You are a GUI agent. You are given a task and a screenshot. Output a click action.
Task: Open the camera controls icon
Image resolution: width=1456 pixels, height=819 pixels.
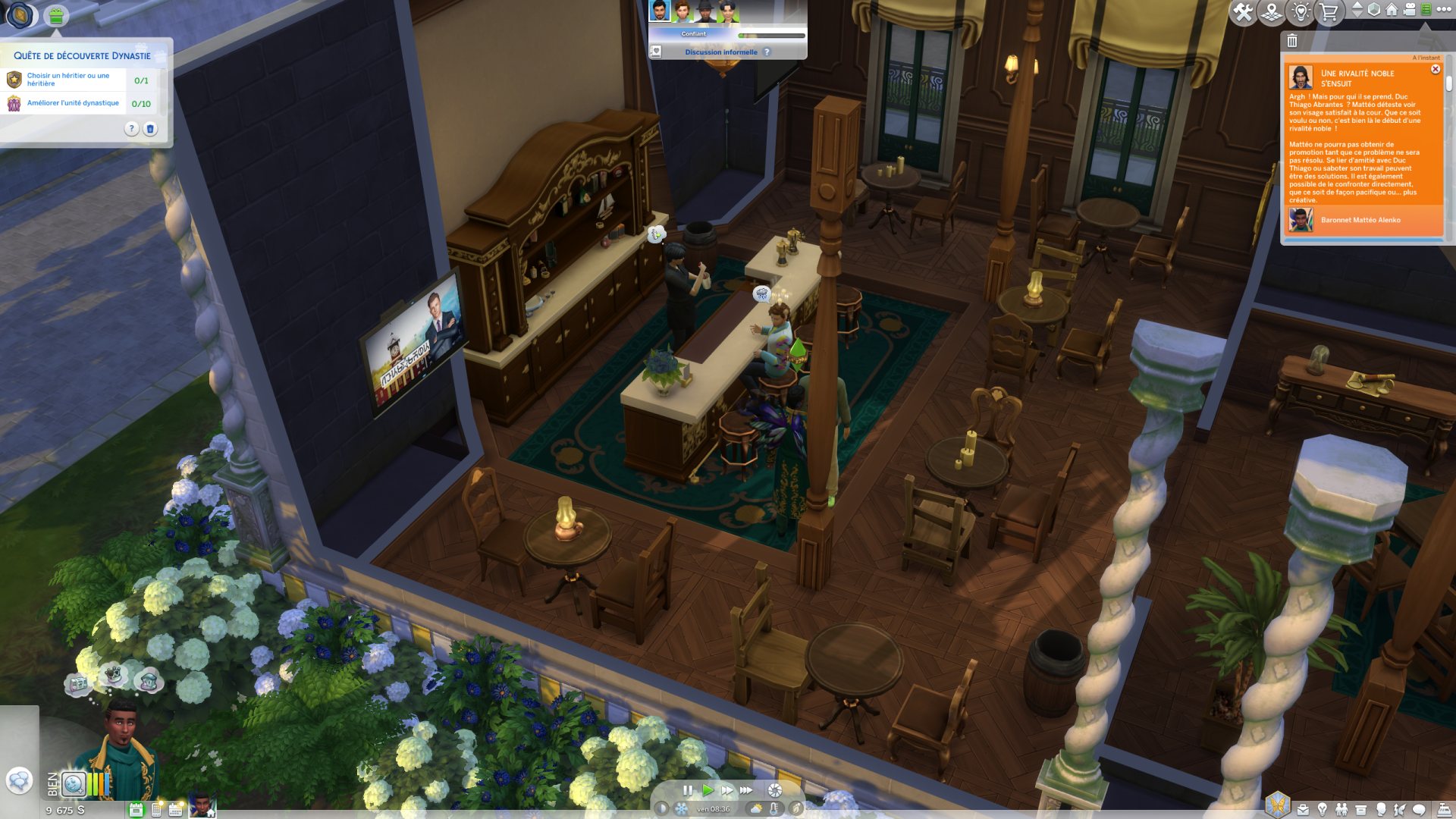click(1409, 10)
